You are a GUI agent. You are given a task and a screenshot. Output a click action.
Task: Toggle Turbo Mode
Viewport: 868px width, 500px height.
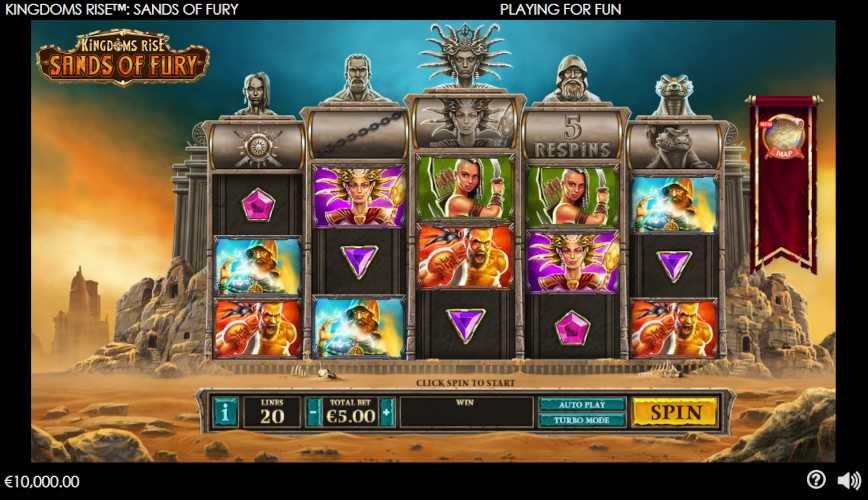(x=583, y=421)
